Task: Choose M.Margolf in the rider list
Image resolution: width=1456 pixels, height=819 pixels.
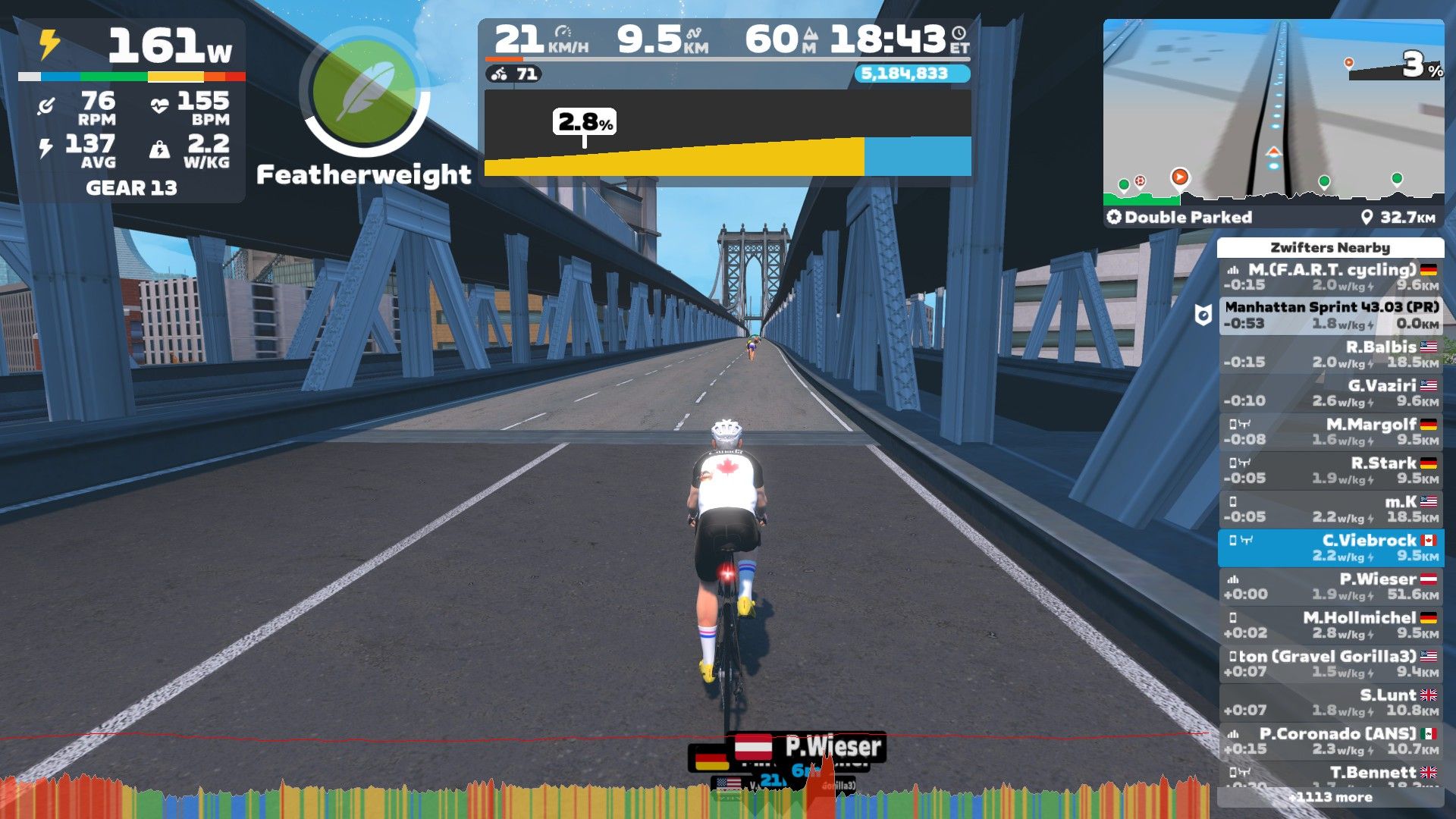Action: [x=1331, y=431]
